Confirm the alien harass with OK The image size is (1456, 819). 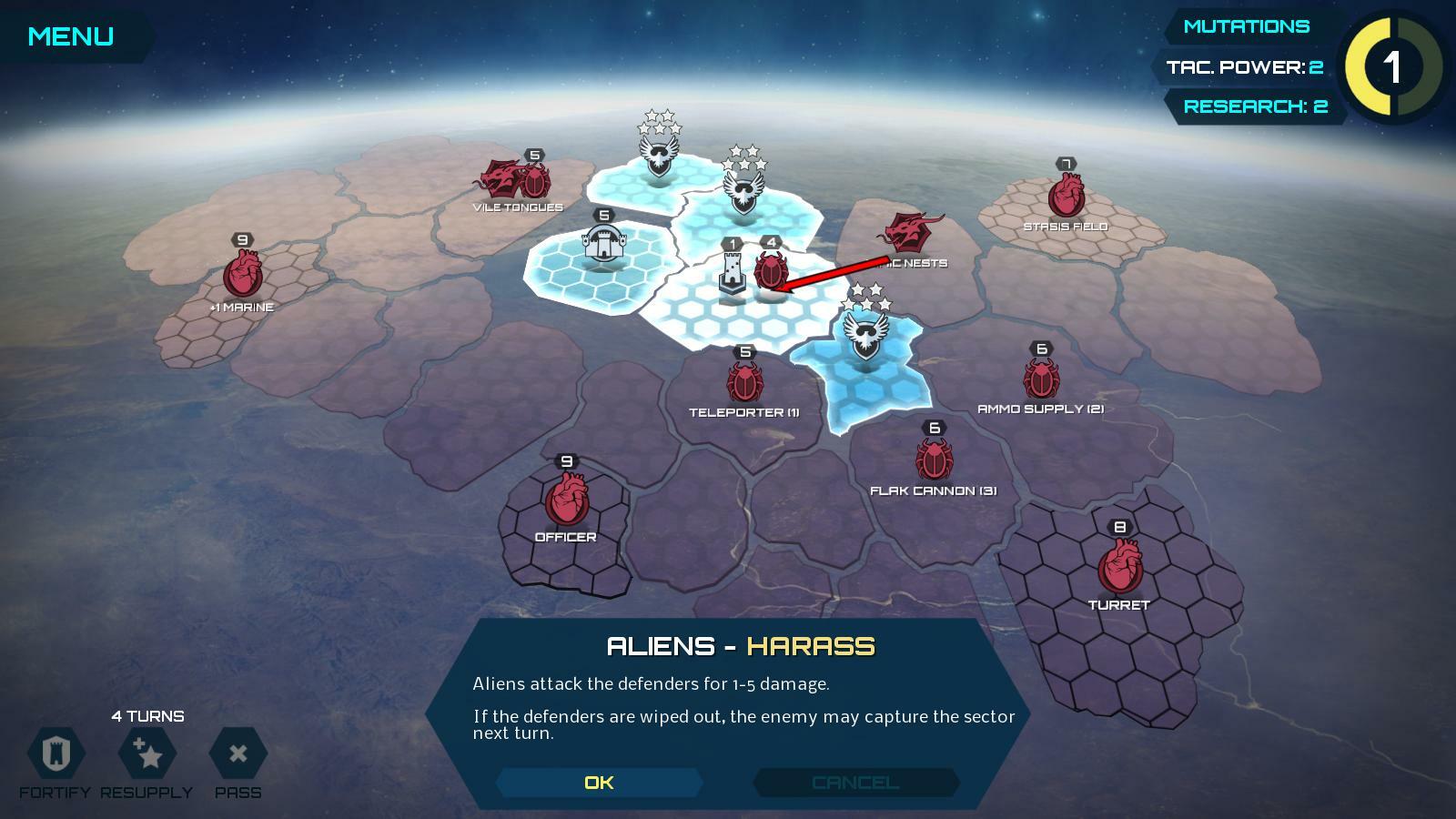coord(599,782)
